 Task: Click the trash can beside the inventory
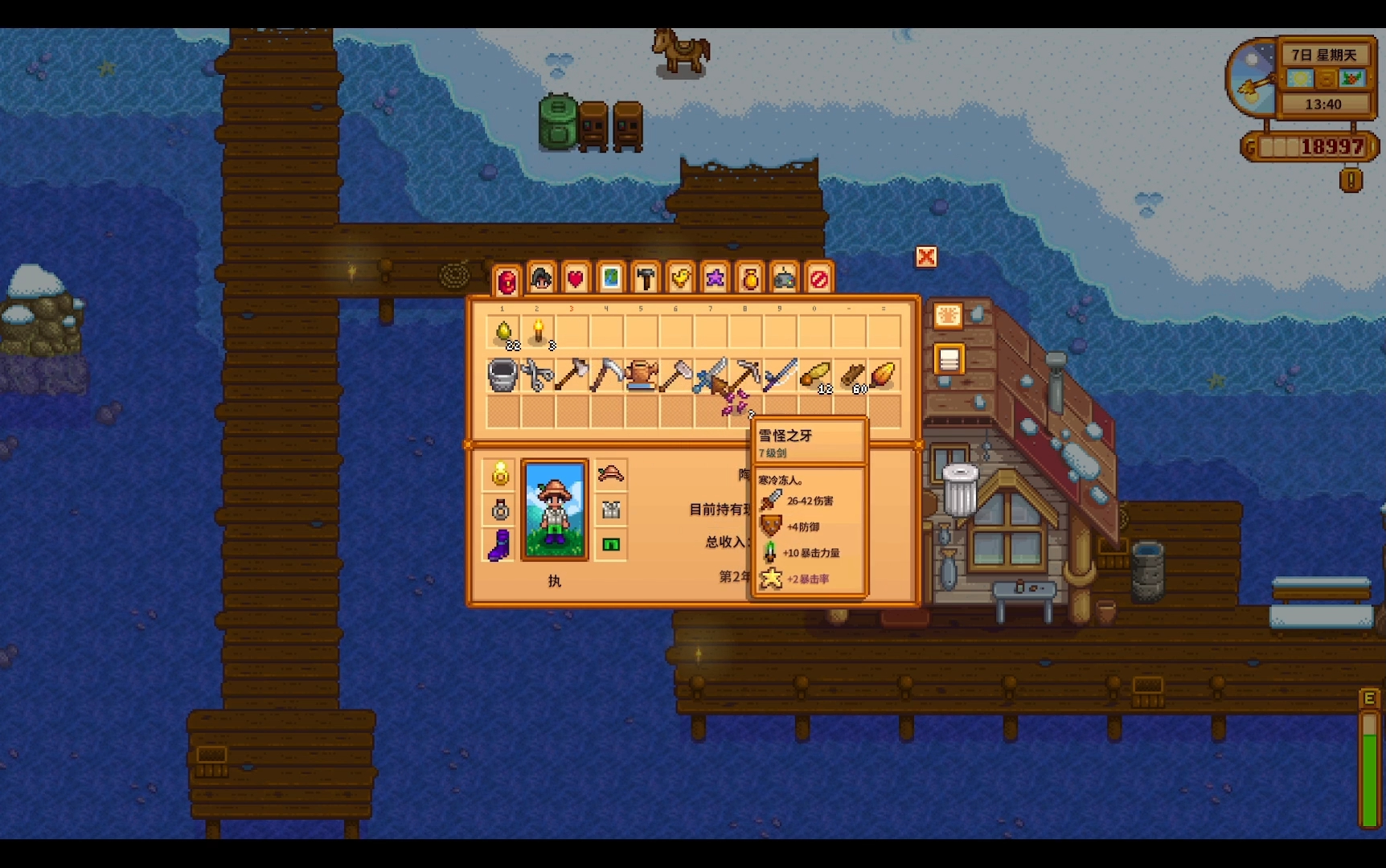(x=960, y=489)
